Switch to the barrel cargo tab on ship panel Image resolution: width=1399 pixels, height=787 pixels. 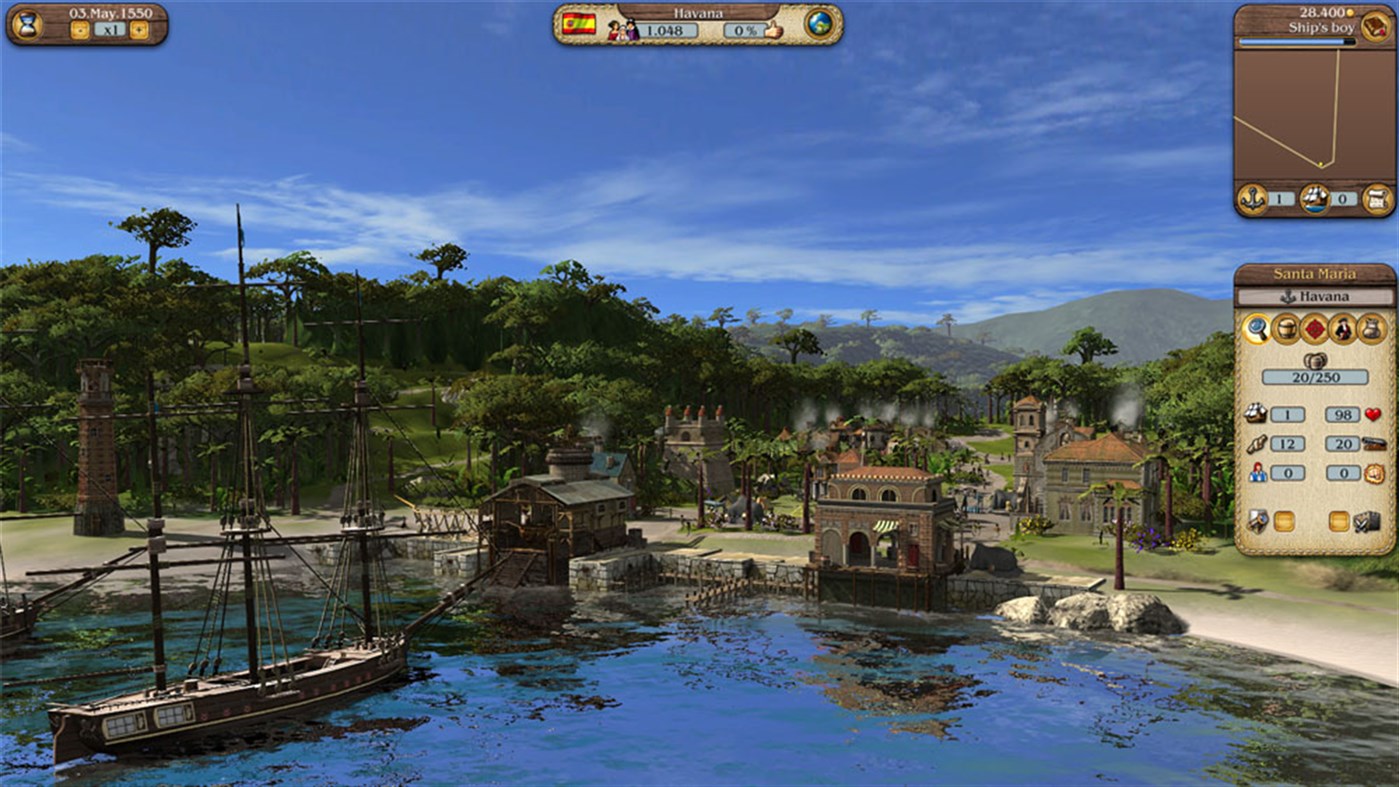pyautogui.click(x=1285, y=328)
